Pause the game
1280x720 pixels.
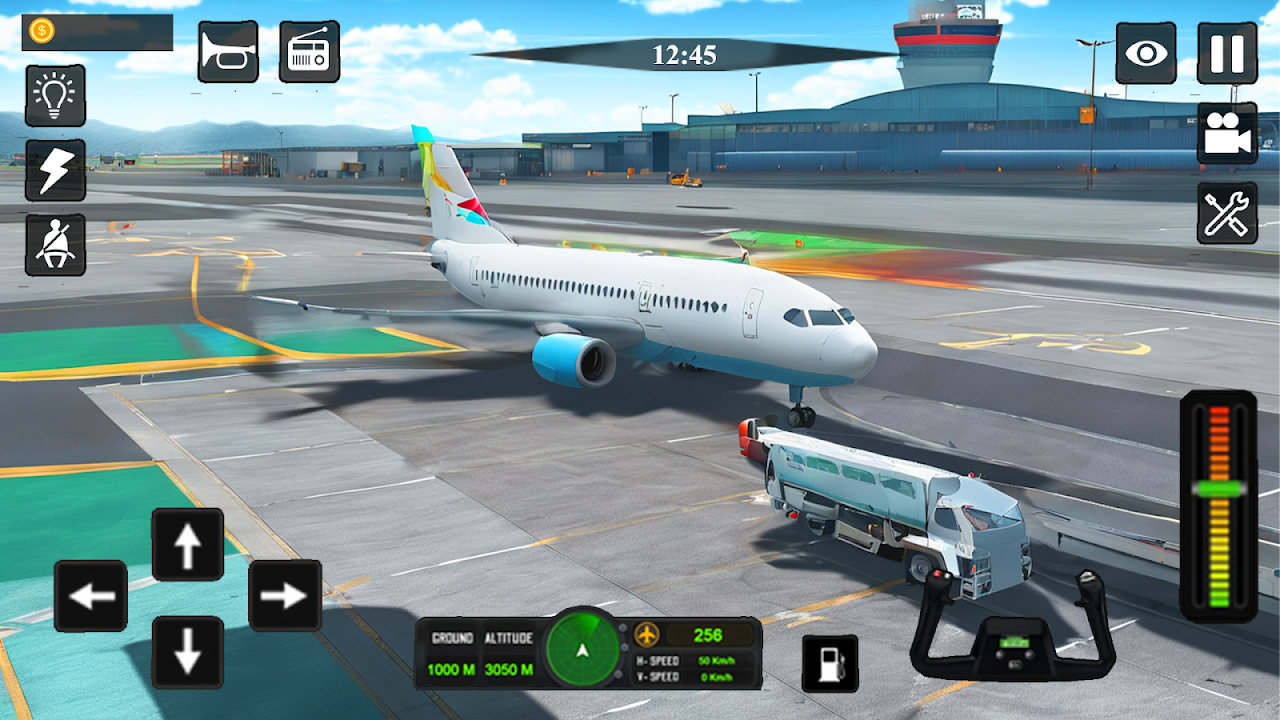[x=1227, y=53]
